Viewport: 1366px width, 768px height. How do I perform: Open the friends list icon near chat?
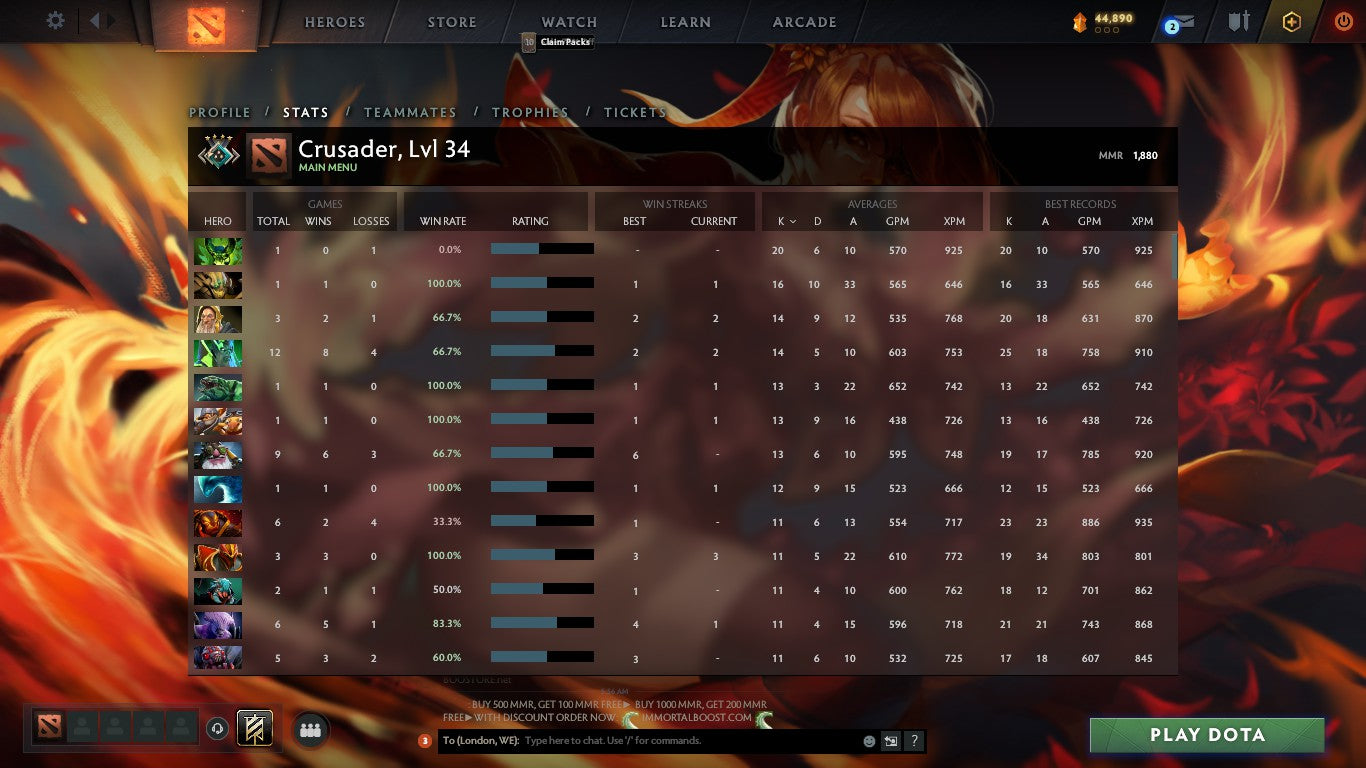[310, 729]
